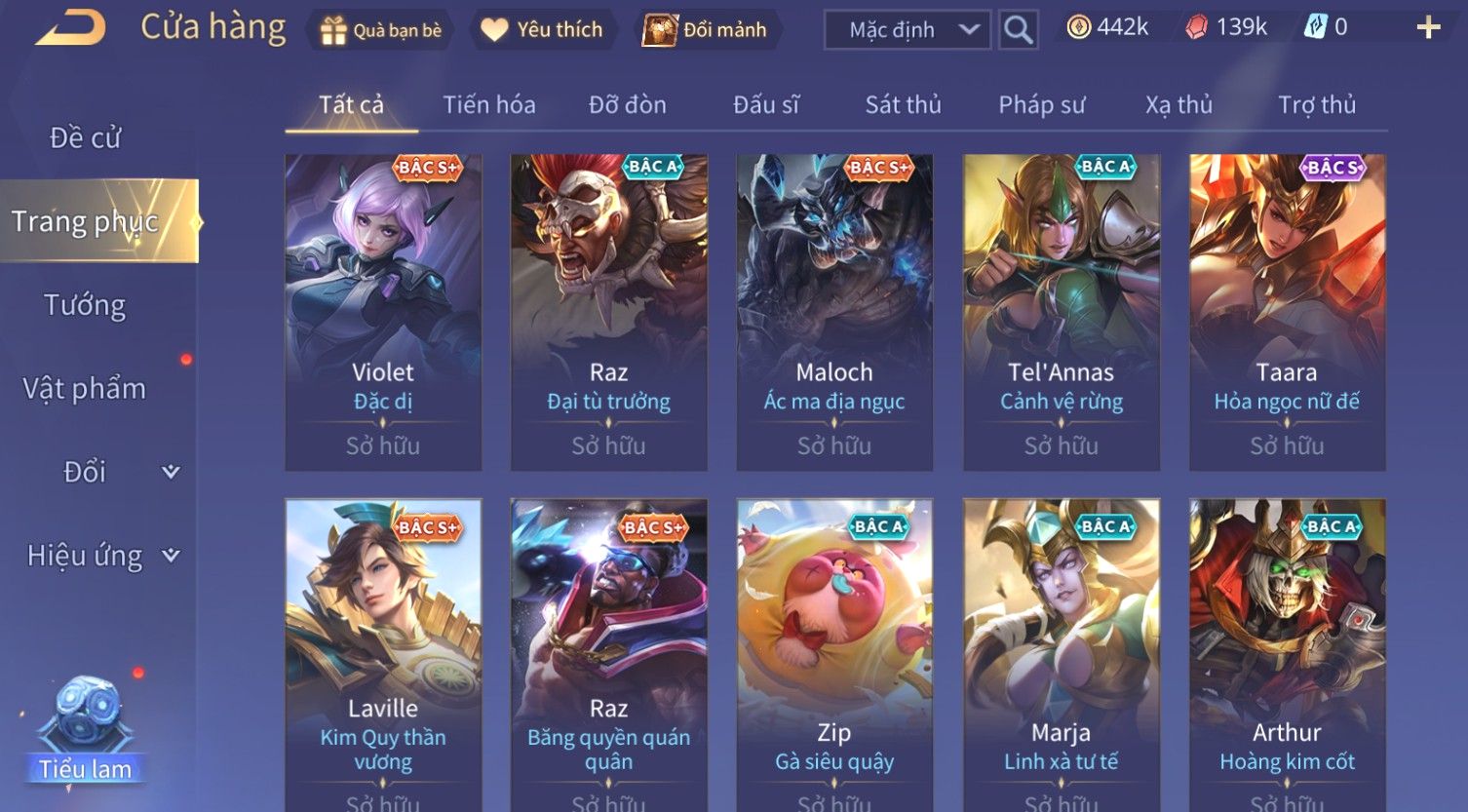Viewport: 1468px width, 812px height.
Task: Go back using the return arrow
Action: coord(70,28)
